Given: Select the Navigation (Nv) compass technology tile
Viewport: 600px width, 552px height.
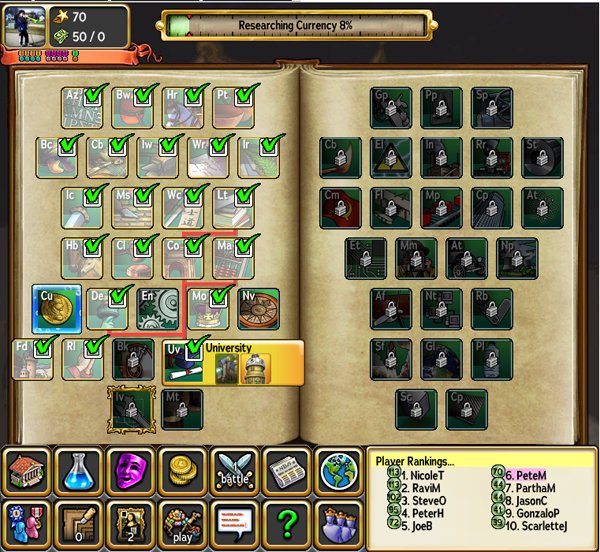Looking at the screenshot, I should (258, 309).
